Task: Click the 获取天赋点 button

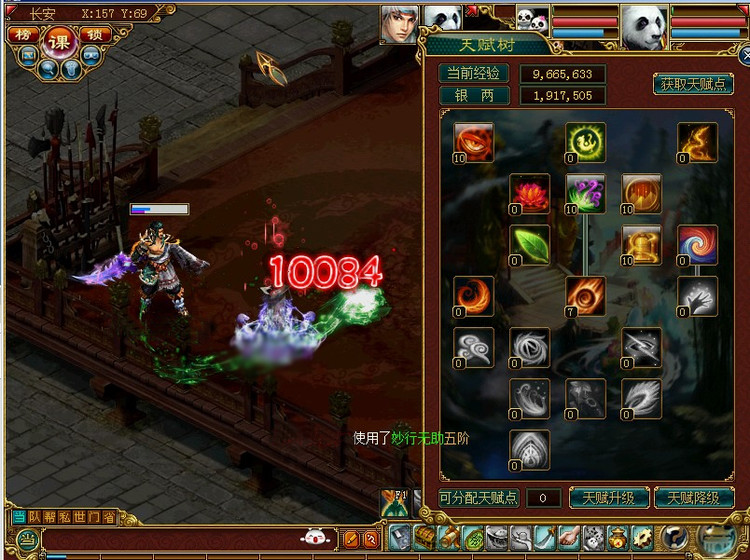Action: click(693, 85)
